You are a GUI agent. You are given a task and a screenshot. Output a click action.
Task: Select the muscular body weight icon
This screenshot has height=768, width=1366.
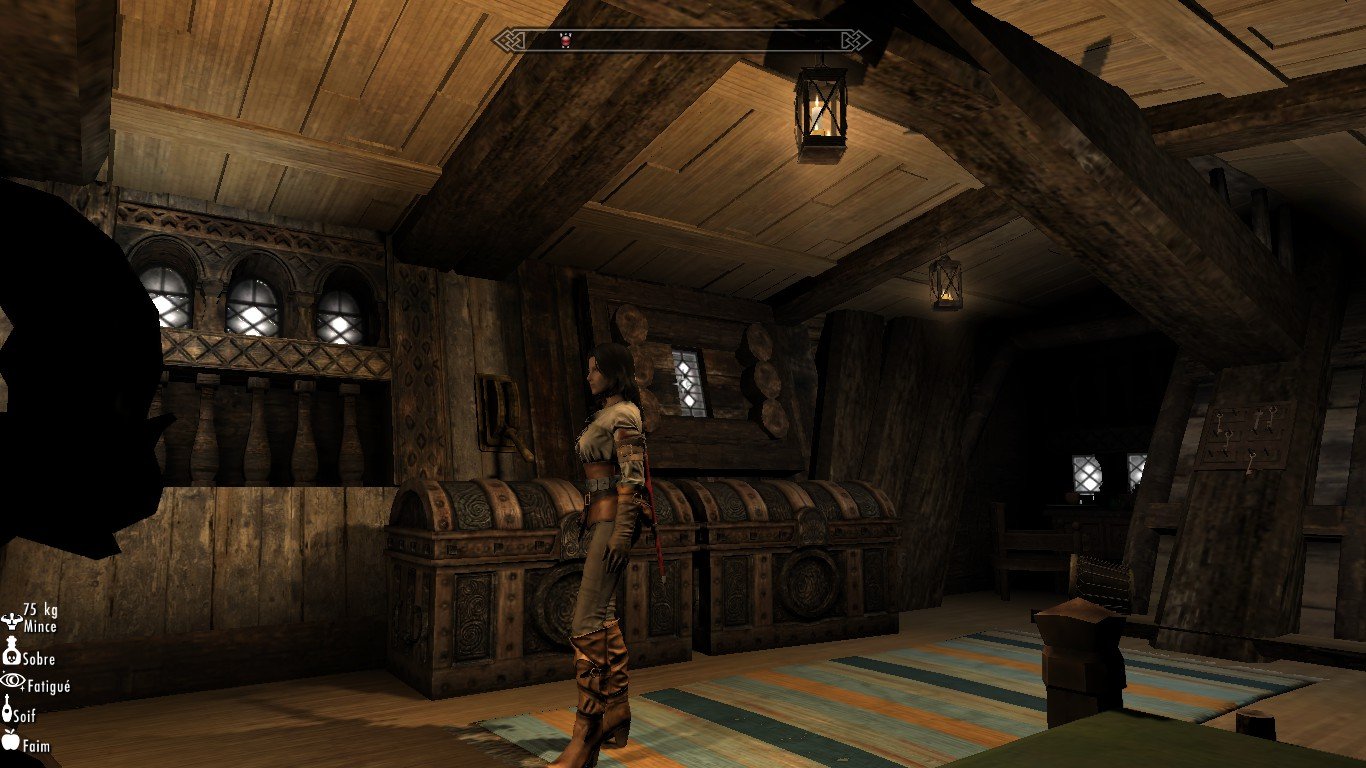(x=11, y=620)
